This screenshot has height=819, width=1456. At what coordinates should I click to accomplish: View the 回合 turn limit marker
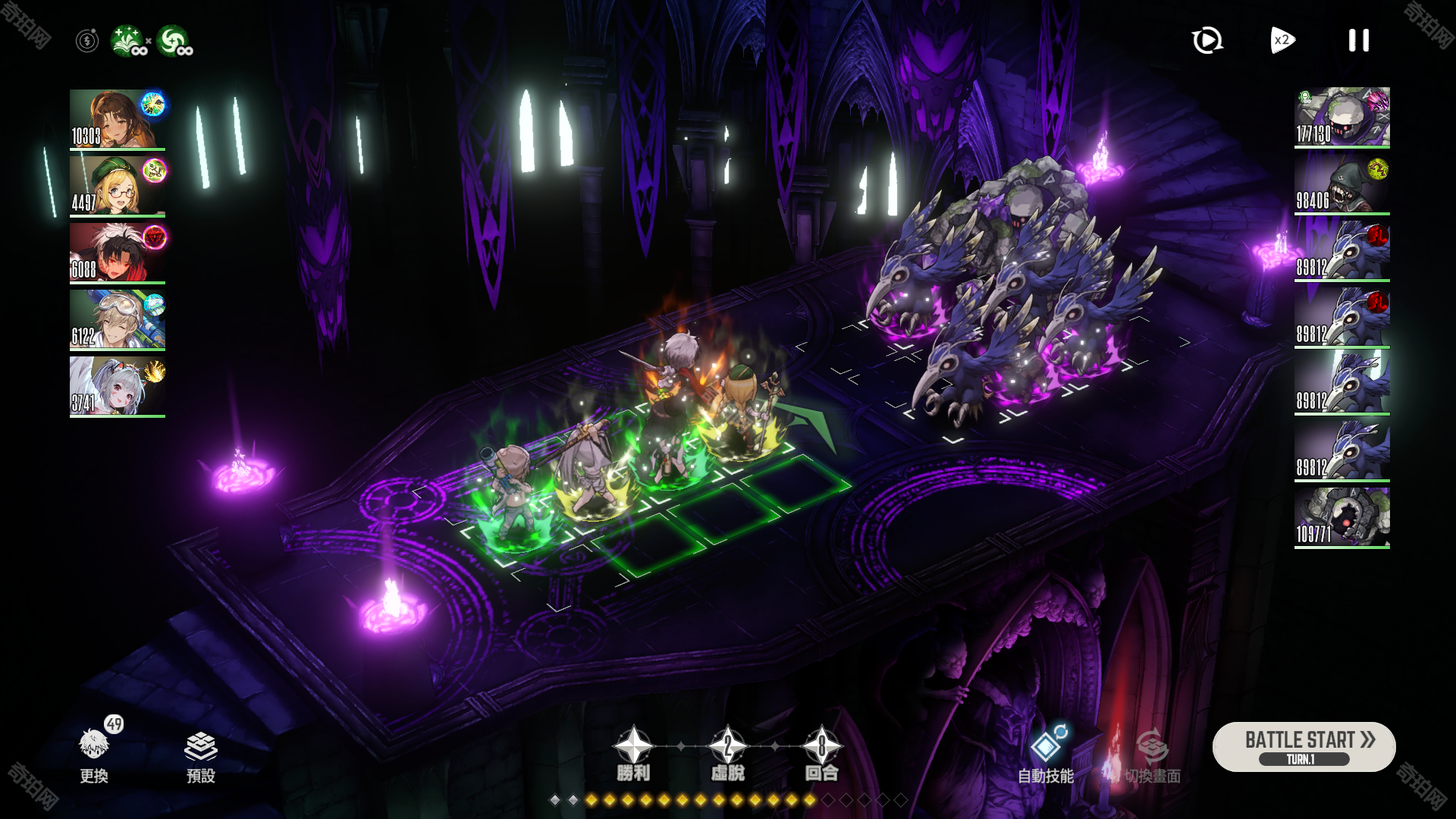coord(821,754)
